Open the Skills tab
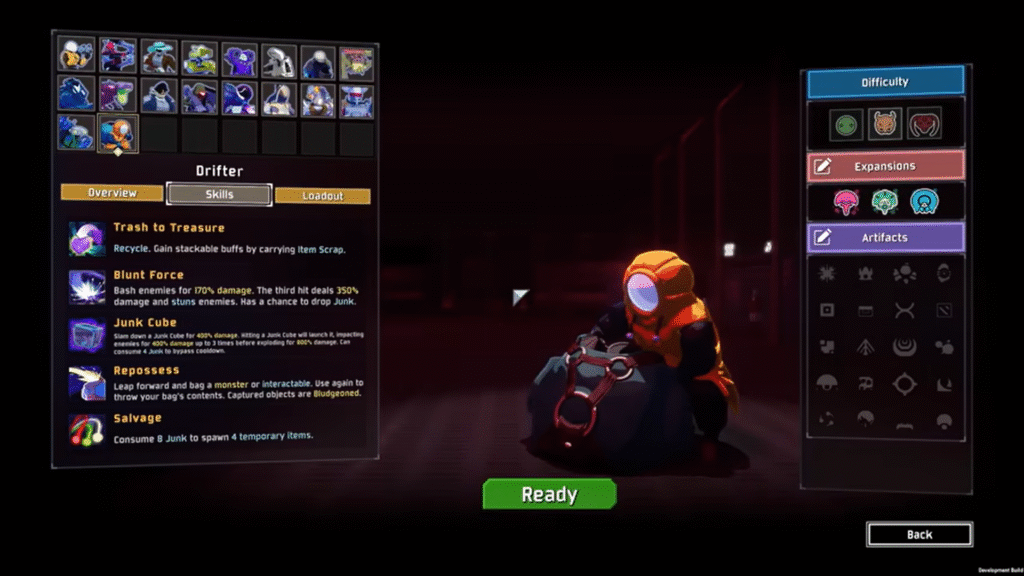 click(x=219, y=194)
